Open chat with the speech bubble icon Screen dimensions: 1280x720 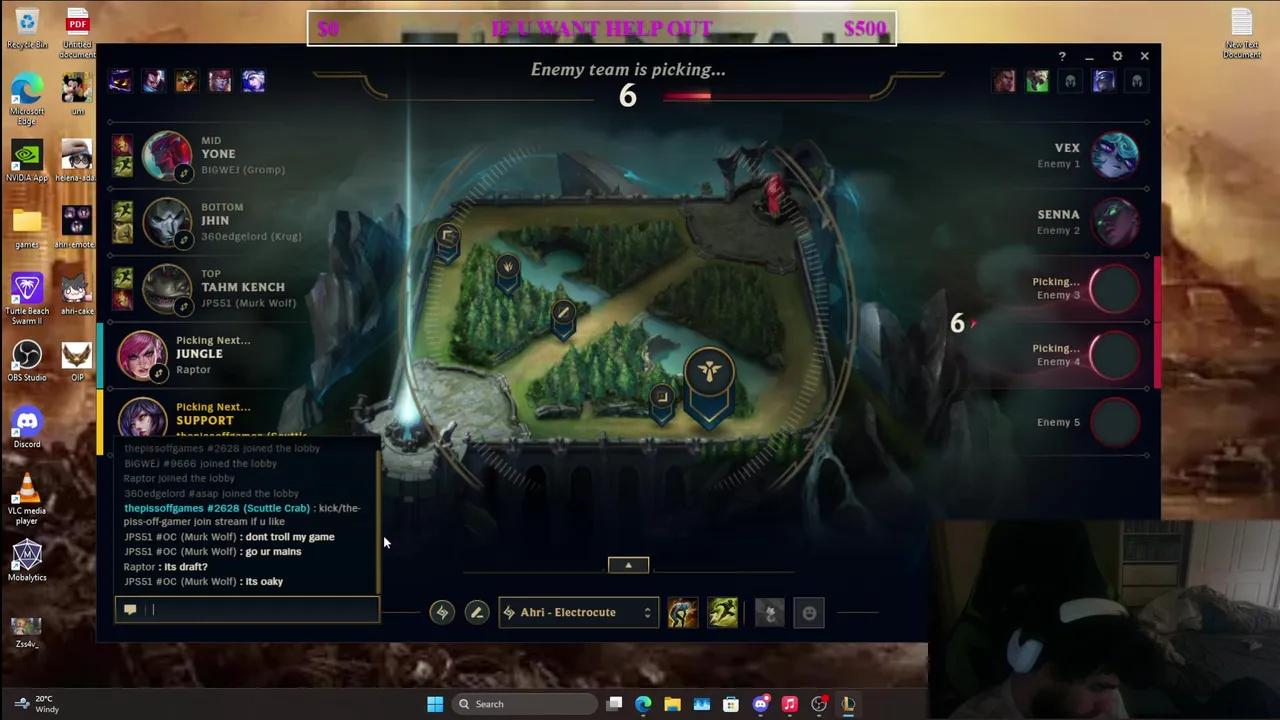click(129, 610)
